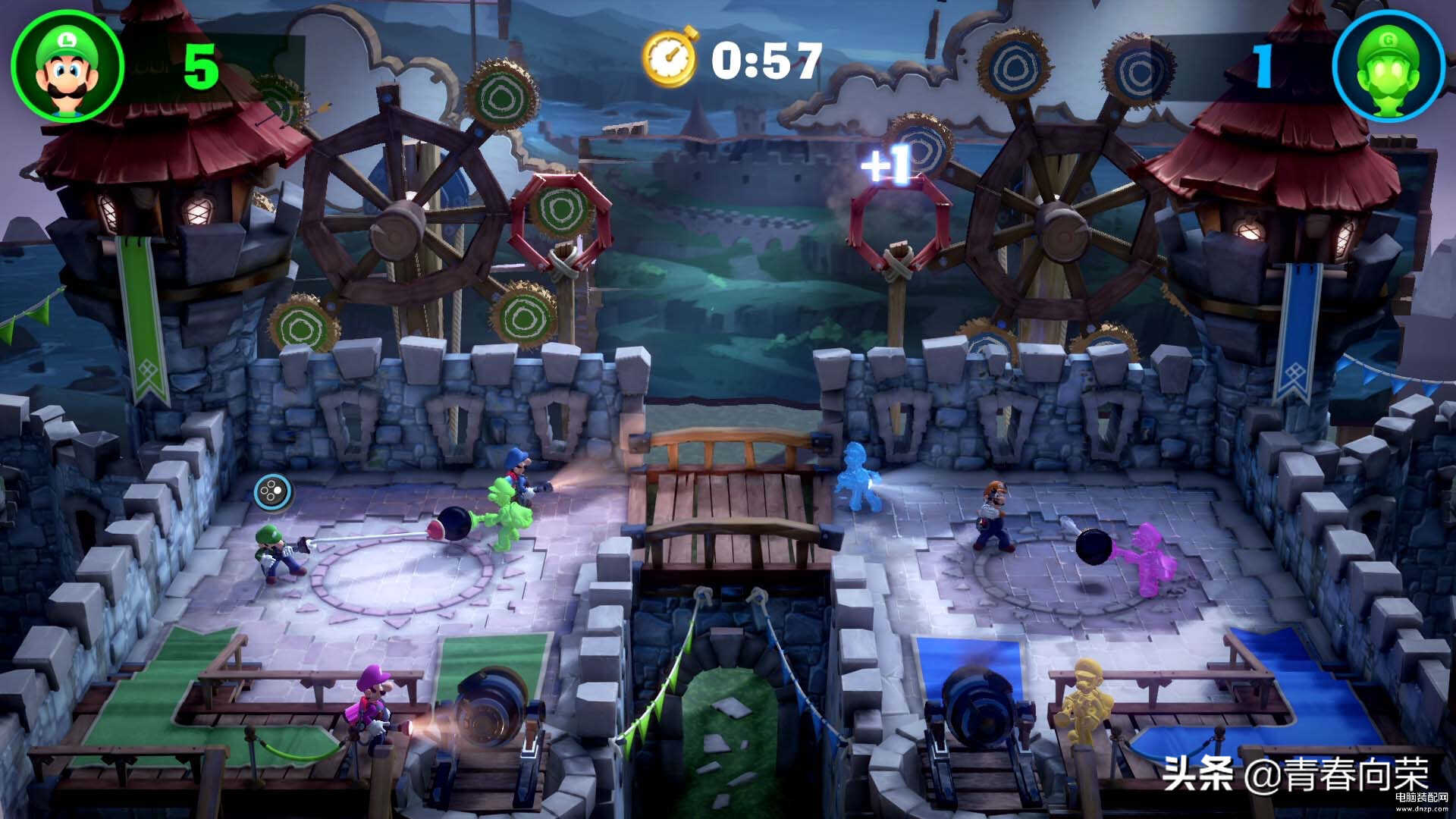Click Luigi's green team portrait
This screenshot has width=1456, height=819.
pos(67,66)
